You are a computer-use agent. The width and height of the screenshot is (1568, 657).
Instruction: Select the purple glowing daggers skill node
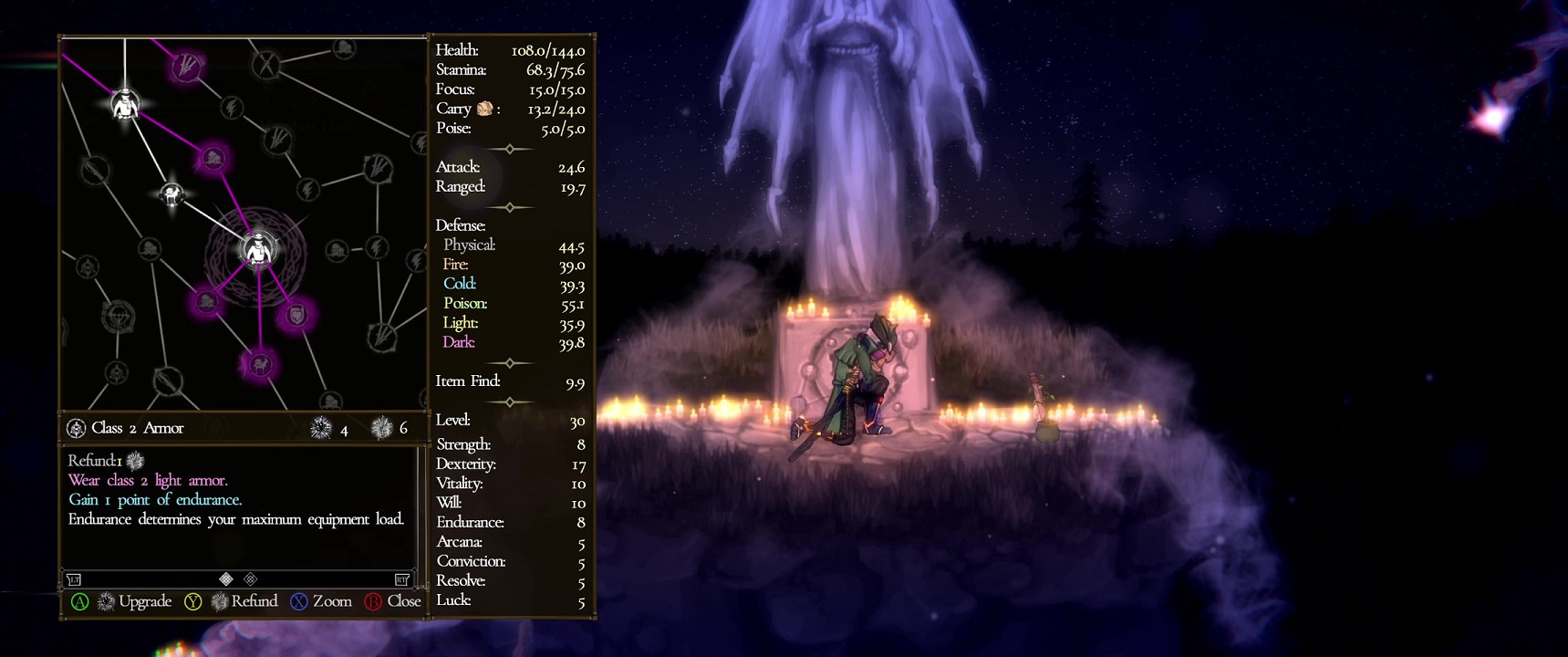(x=186, y=66)
